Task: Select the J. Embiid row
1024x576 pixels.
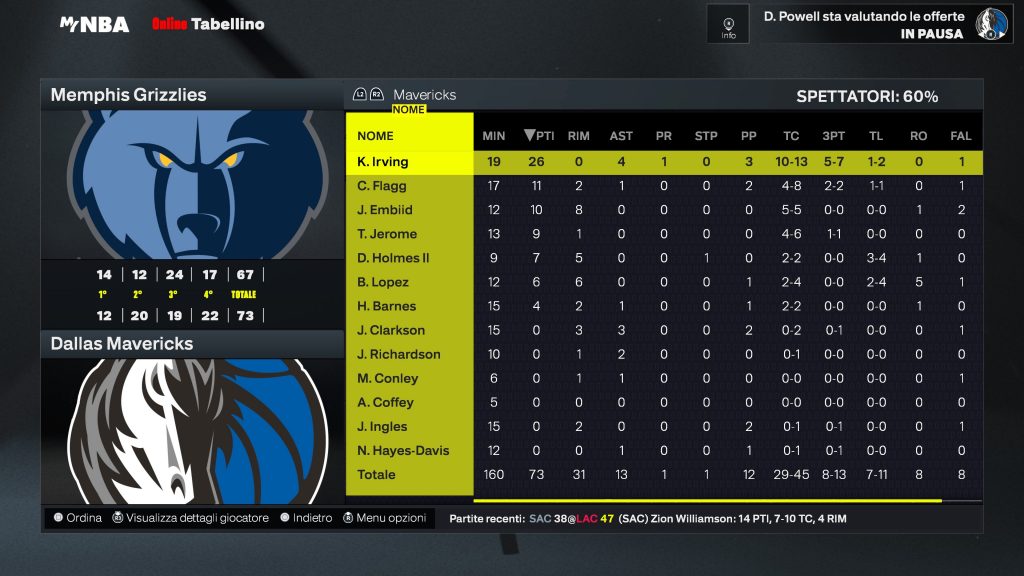Action: click(385, 210)
